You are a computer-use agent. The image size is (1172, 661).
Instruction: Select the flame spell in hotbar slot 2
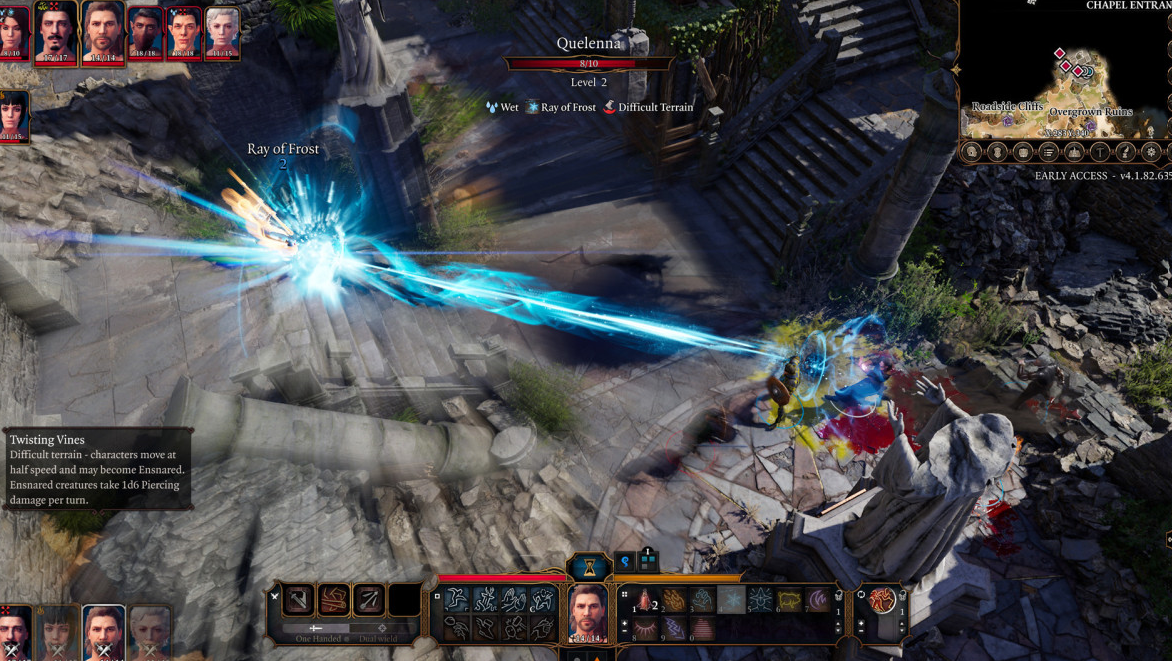[x=675, y=600]
